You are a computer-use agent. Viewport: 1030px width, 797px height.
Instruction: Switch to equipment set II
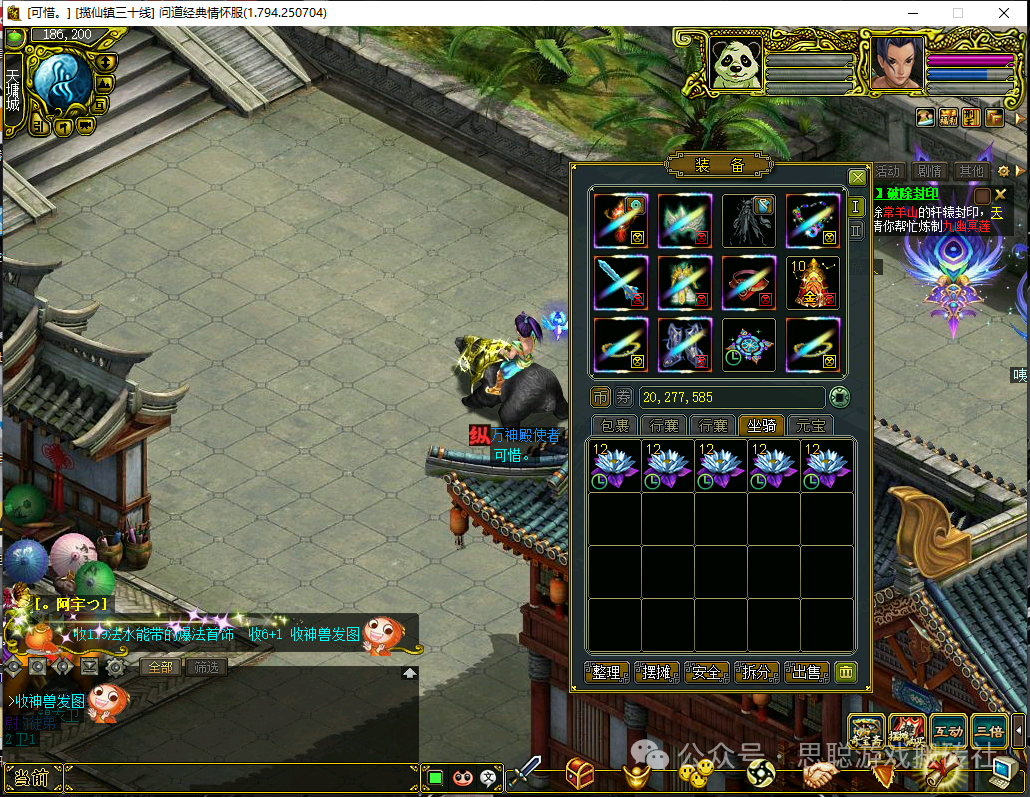pos(856,230)
